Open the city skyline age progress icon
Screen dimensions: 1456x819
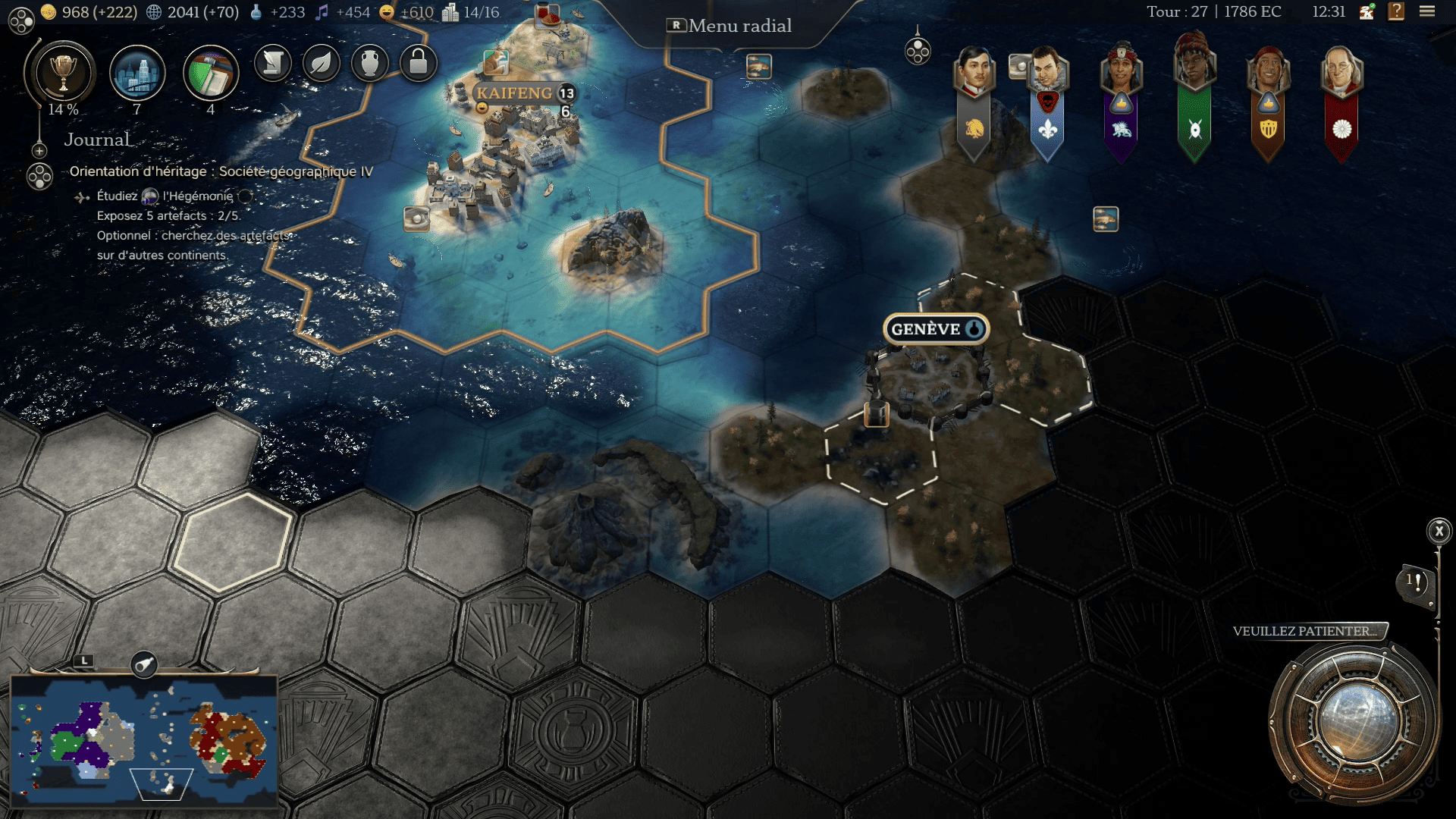[x=137, y=74]
